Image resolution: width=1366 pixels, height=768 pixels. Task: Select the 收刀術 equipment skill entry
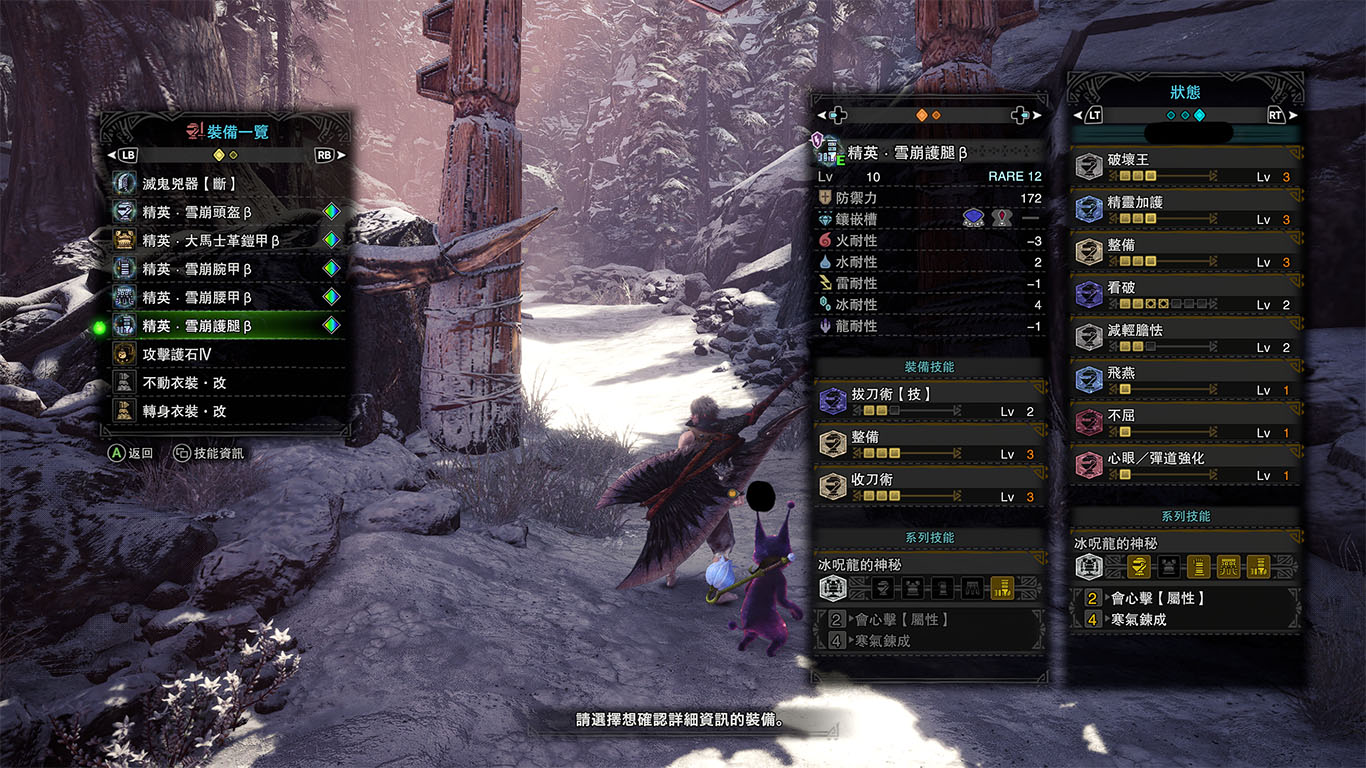(x=929, y=487)
